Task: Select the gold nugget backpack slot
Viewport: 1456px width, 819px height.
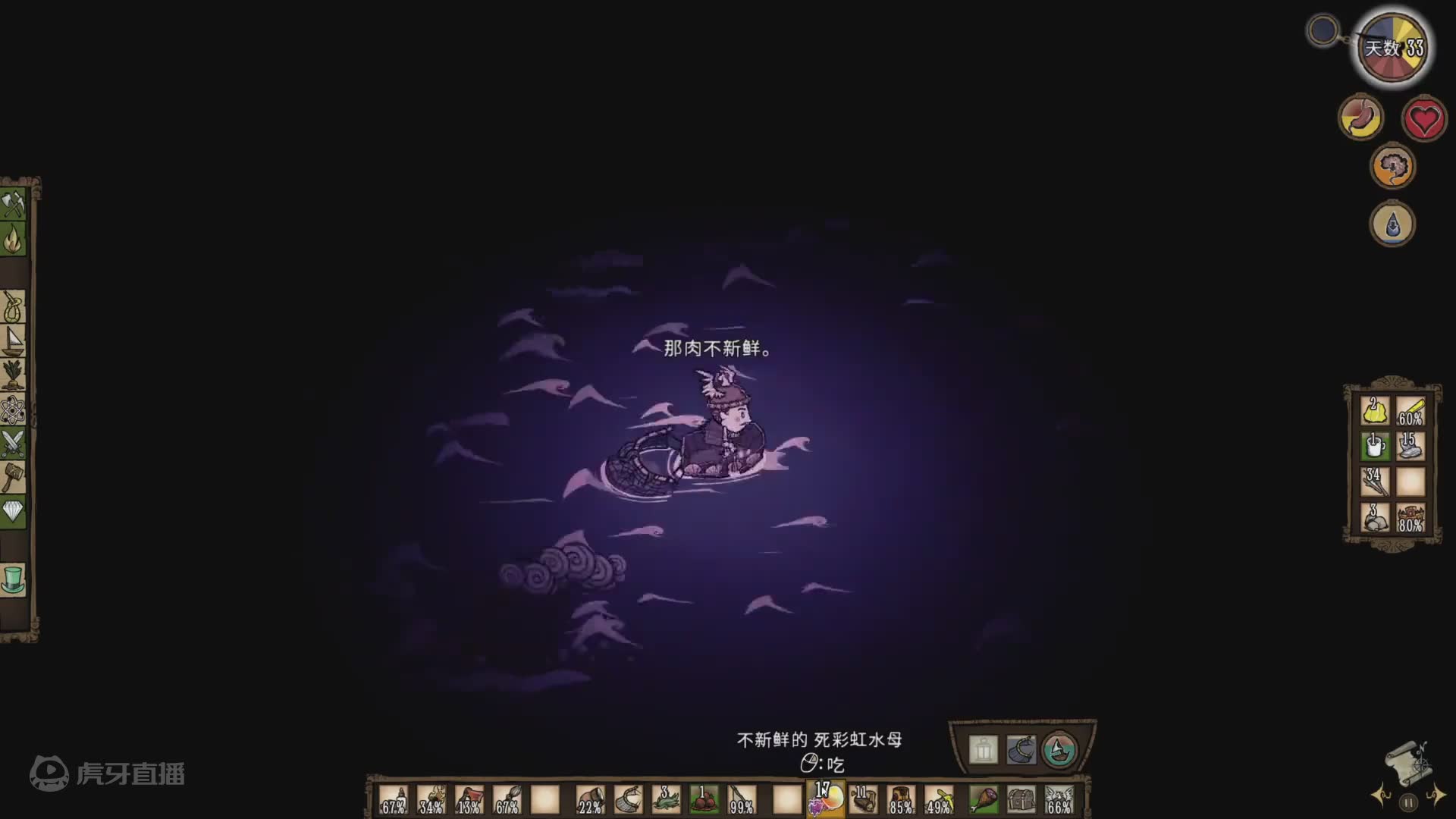Action: tap(1374, 411)
